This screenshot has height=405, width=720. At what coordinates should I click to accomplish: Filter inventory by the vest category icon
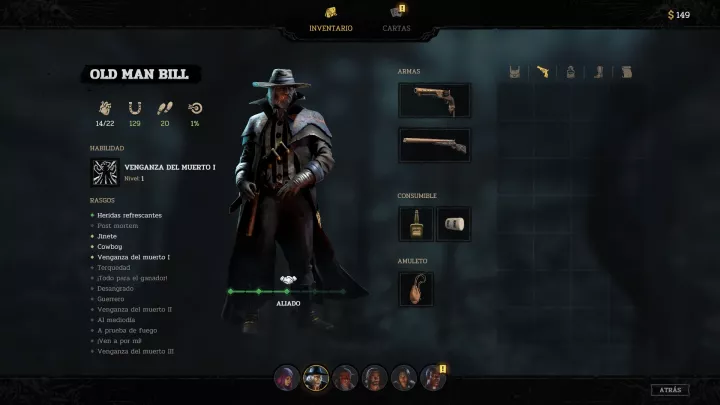tap(515, 72)
